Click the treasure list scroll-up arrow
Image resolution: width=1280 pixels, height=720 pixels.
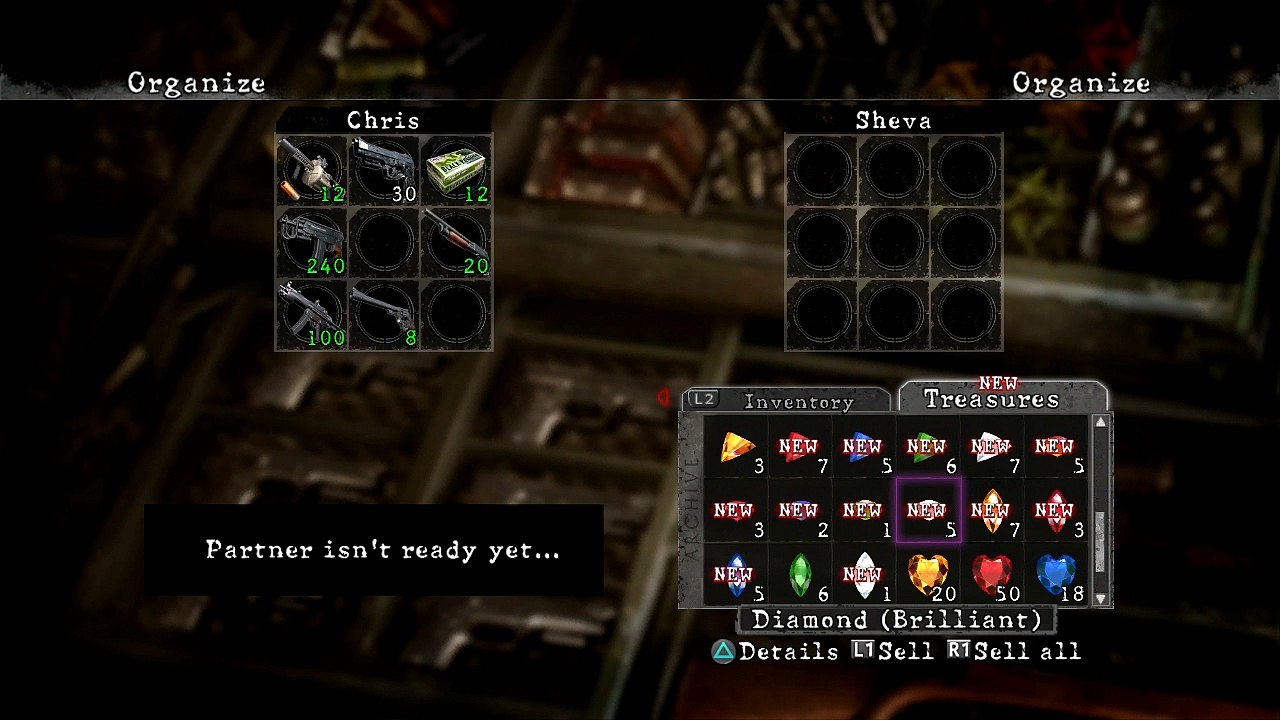(1101, 422)
